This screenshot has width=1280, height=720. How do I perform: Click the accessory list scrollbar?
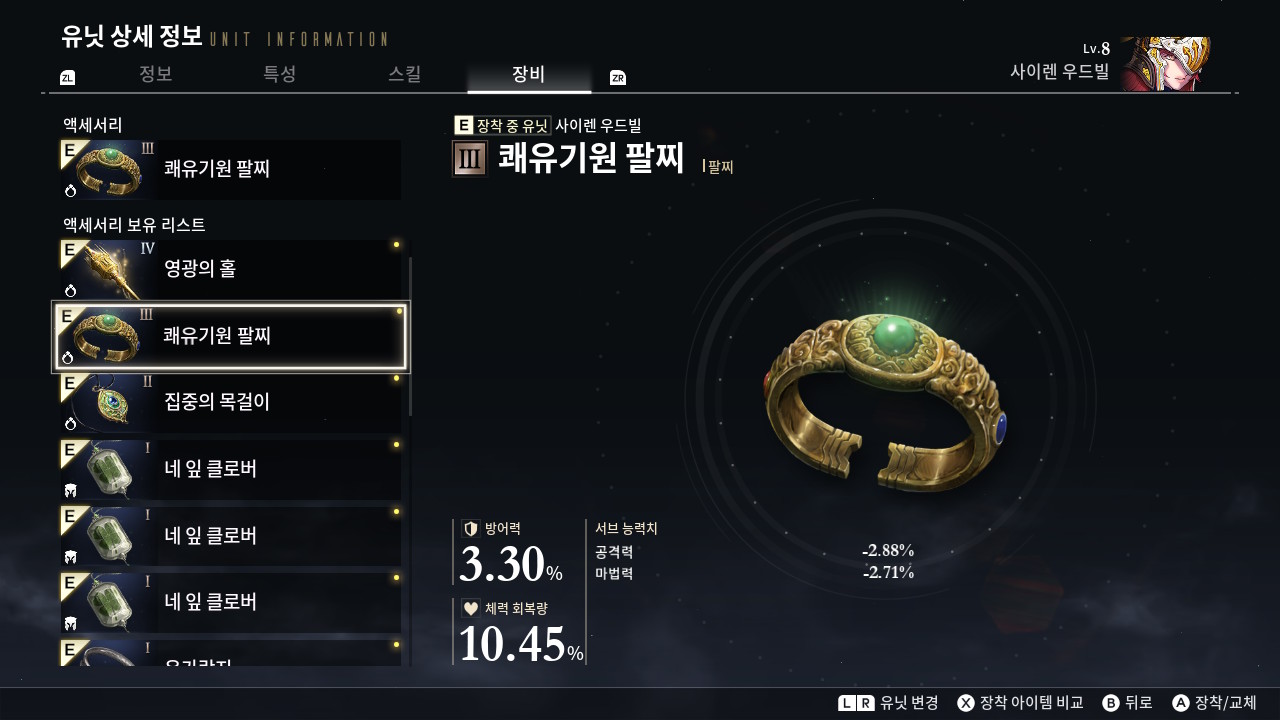pyautogui.click(x=410, y=336)
